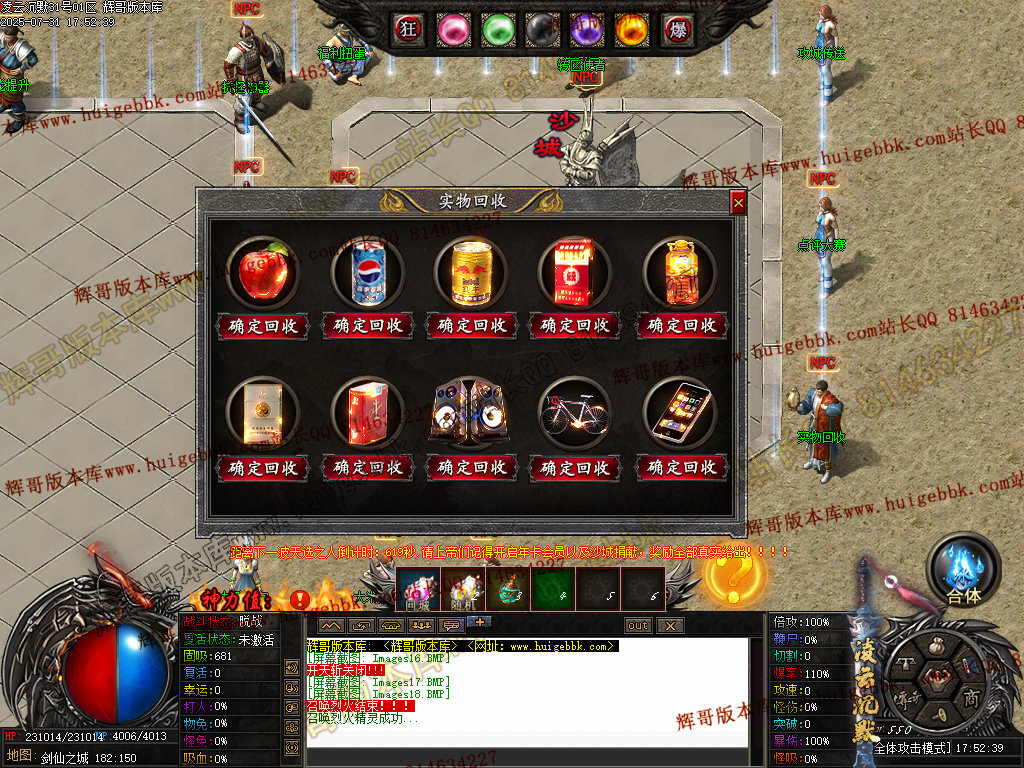1024x768 pixels.
Task: Use the 回城 hotbar slot
Action: tap(418, 589)
